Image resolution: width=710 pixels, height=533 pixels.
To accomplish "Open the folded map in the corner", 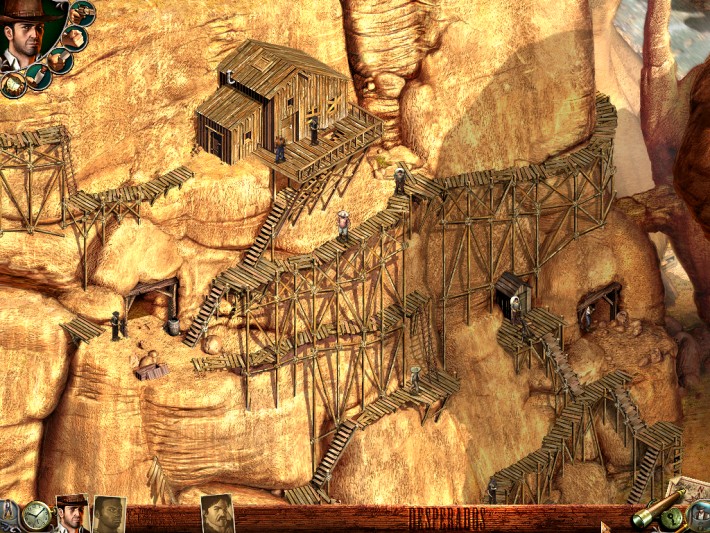I will 690,492.
